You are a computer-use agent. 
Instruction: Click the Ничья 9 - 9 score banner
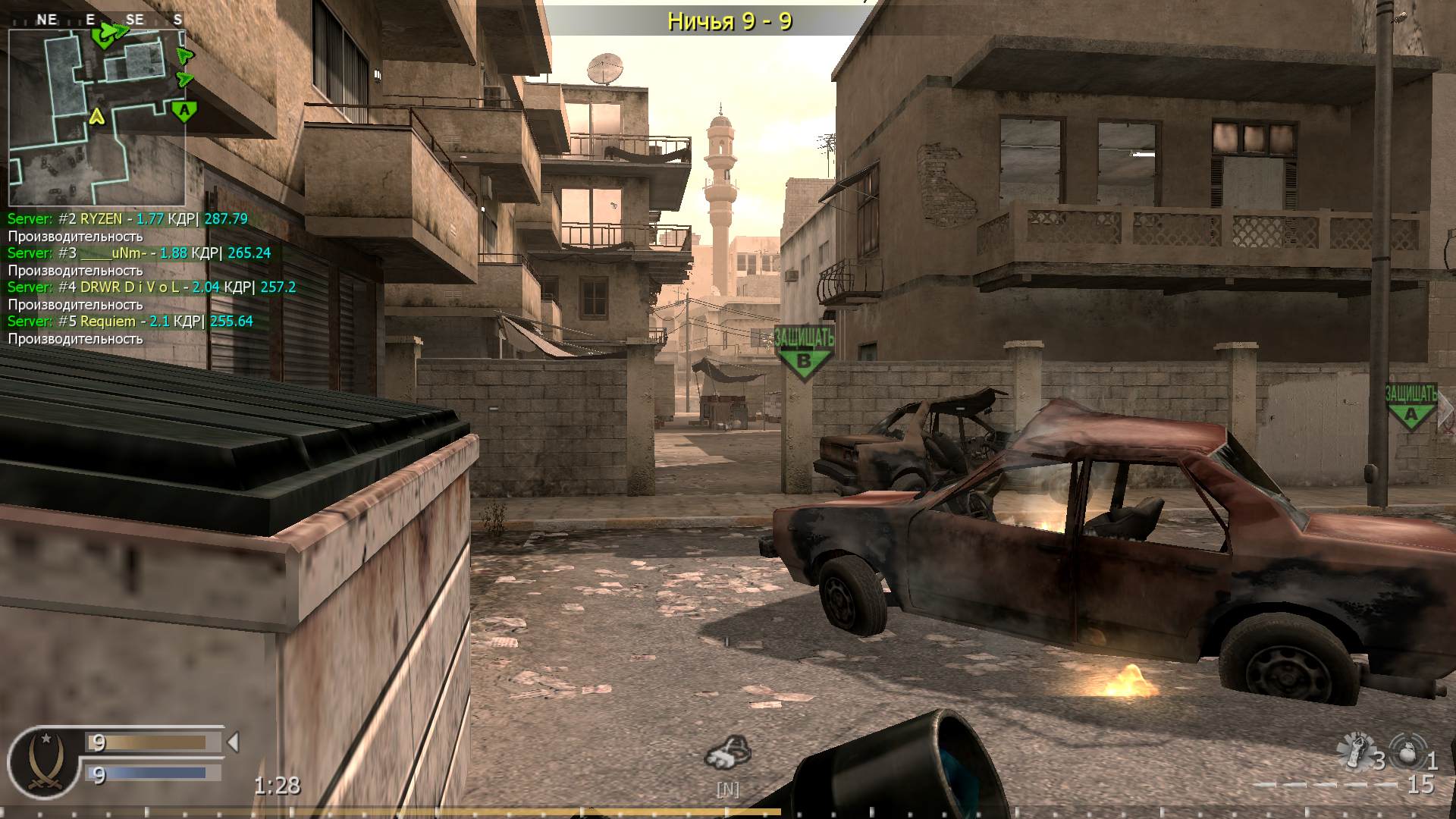coord(730,21)
